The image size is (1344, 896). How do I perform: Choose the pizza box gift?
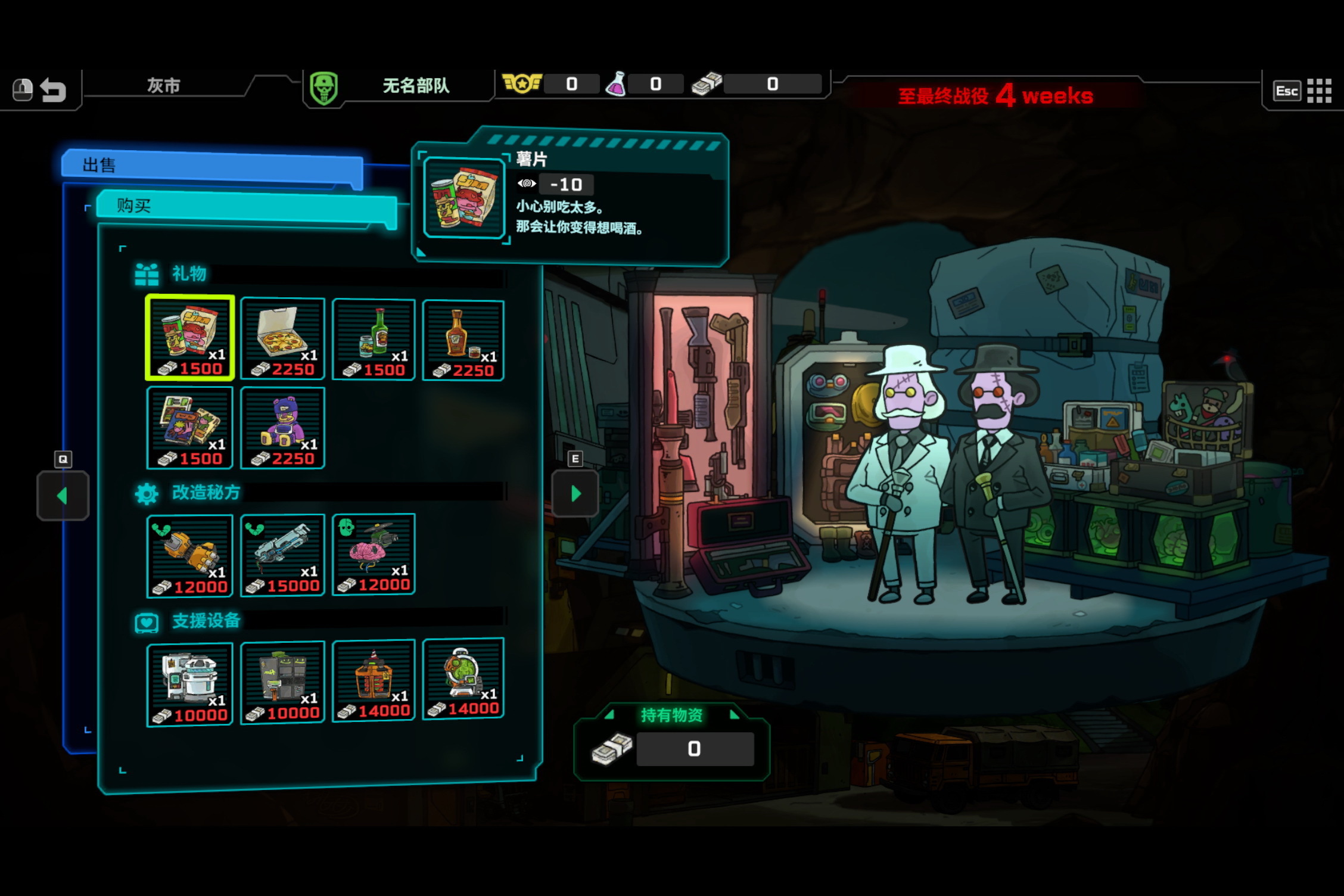coord(282,338)
